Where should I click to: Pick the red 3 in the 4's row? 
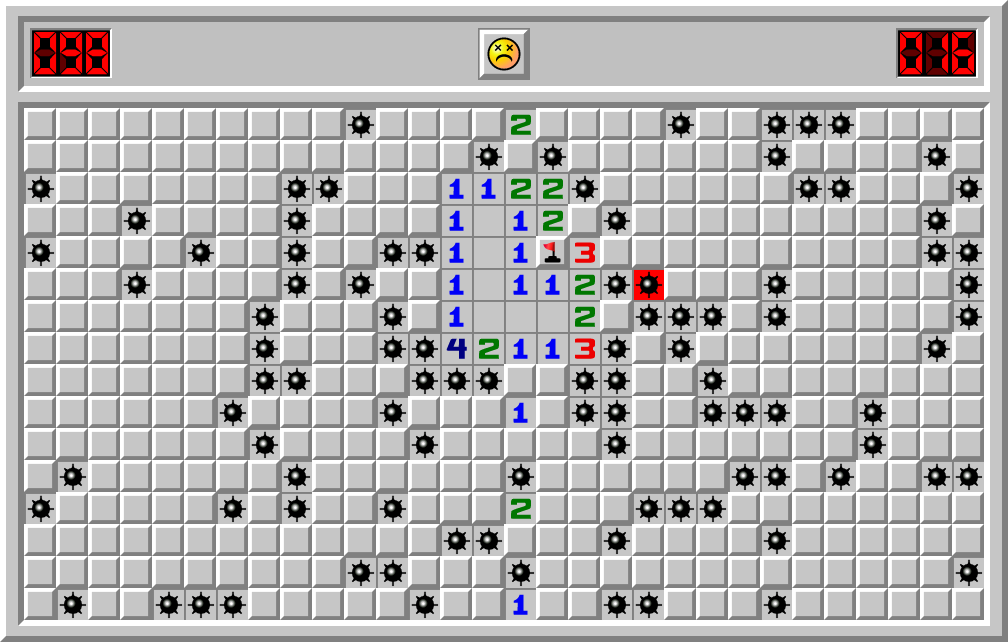point(584,349)
